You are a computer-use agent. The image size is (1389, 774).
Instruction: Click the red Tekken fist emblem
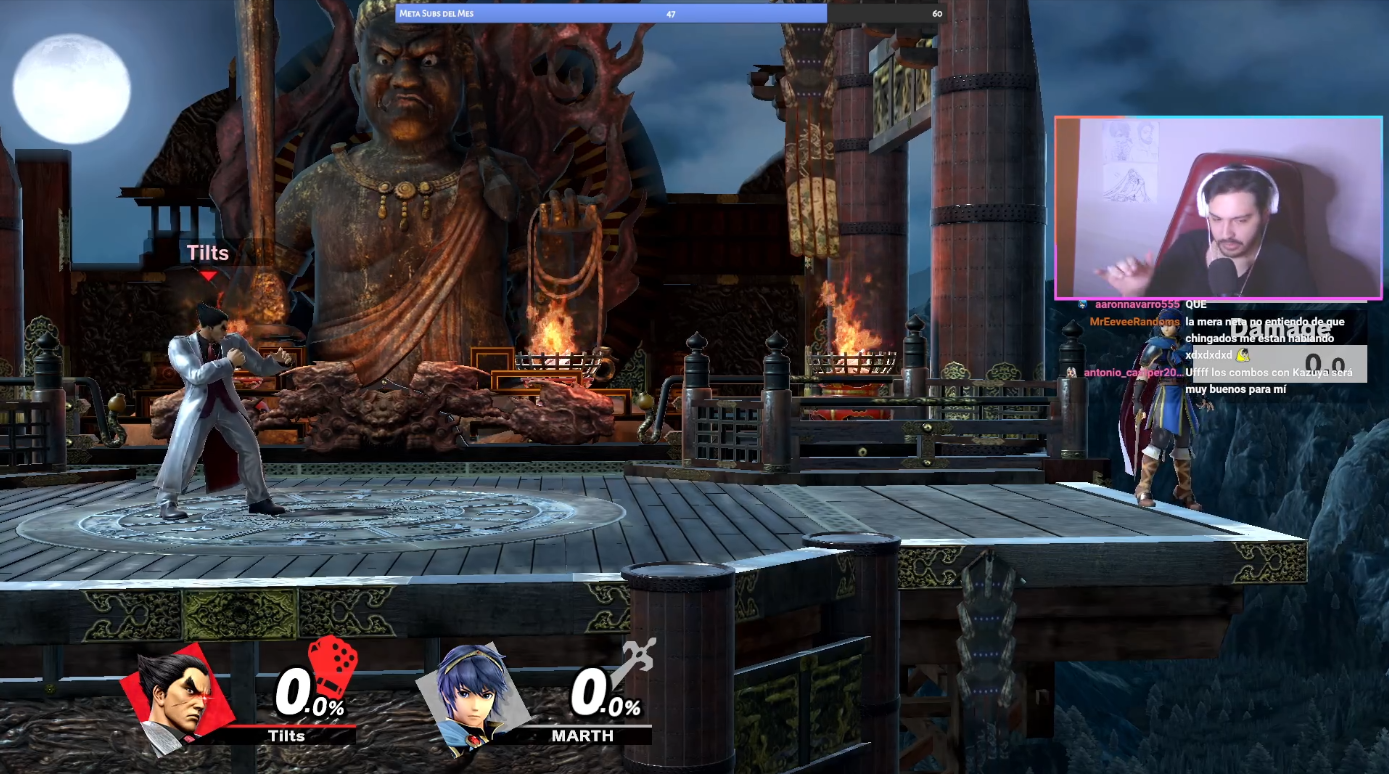[332, 664]
